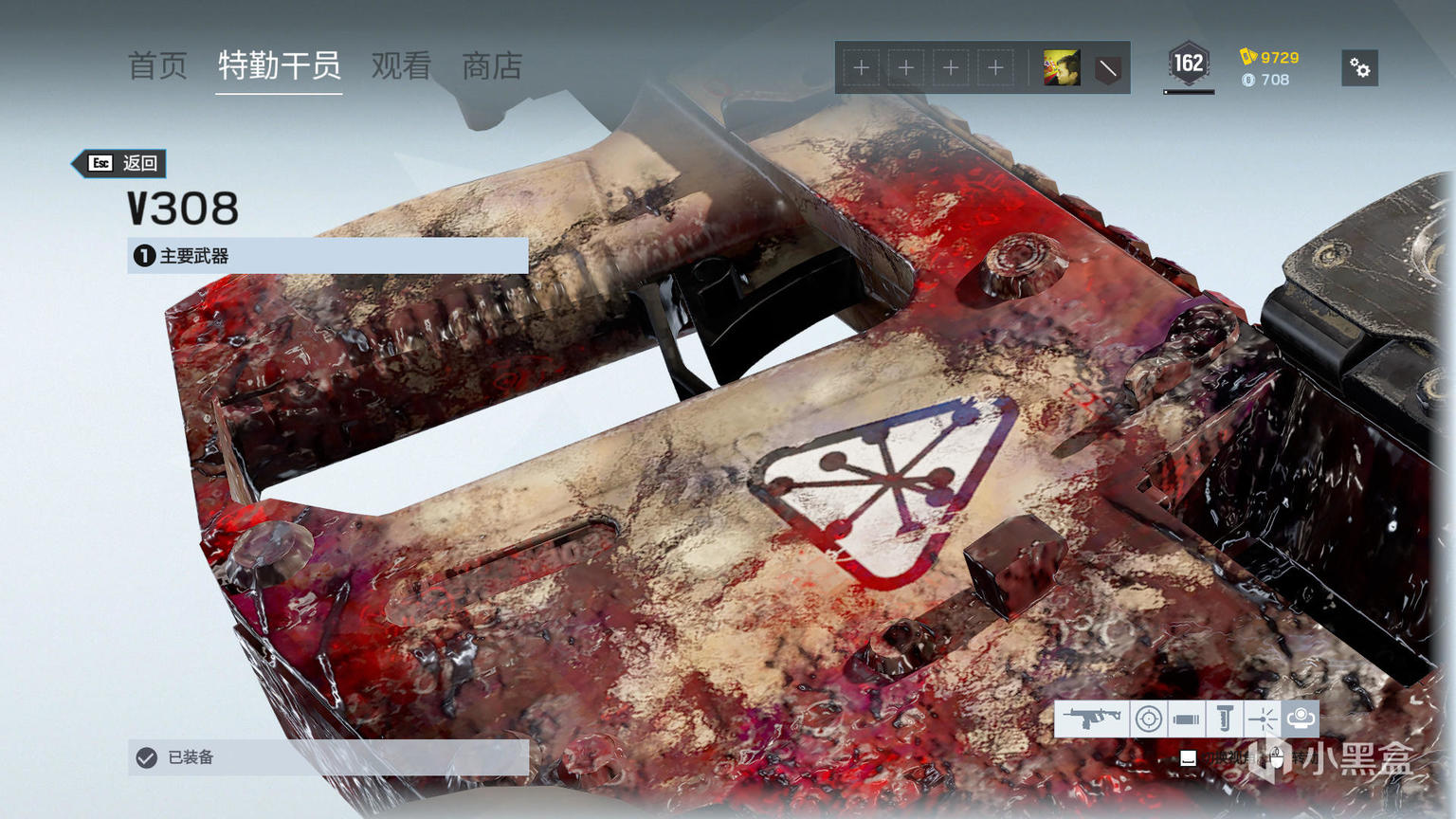Viewport: 1456px width, 819px height.
Task: Select the laser under-barrel attachment icon
Action: pyautogui.click(x=1262, y=719)
